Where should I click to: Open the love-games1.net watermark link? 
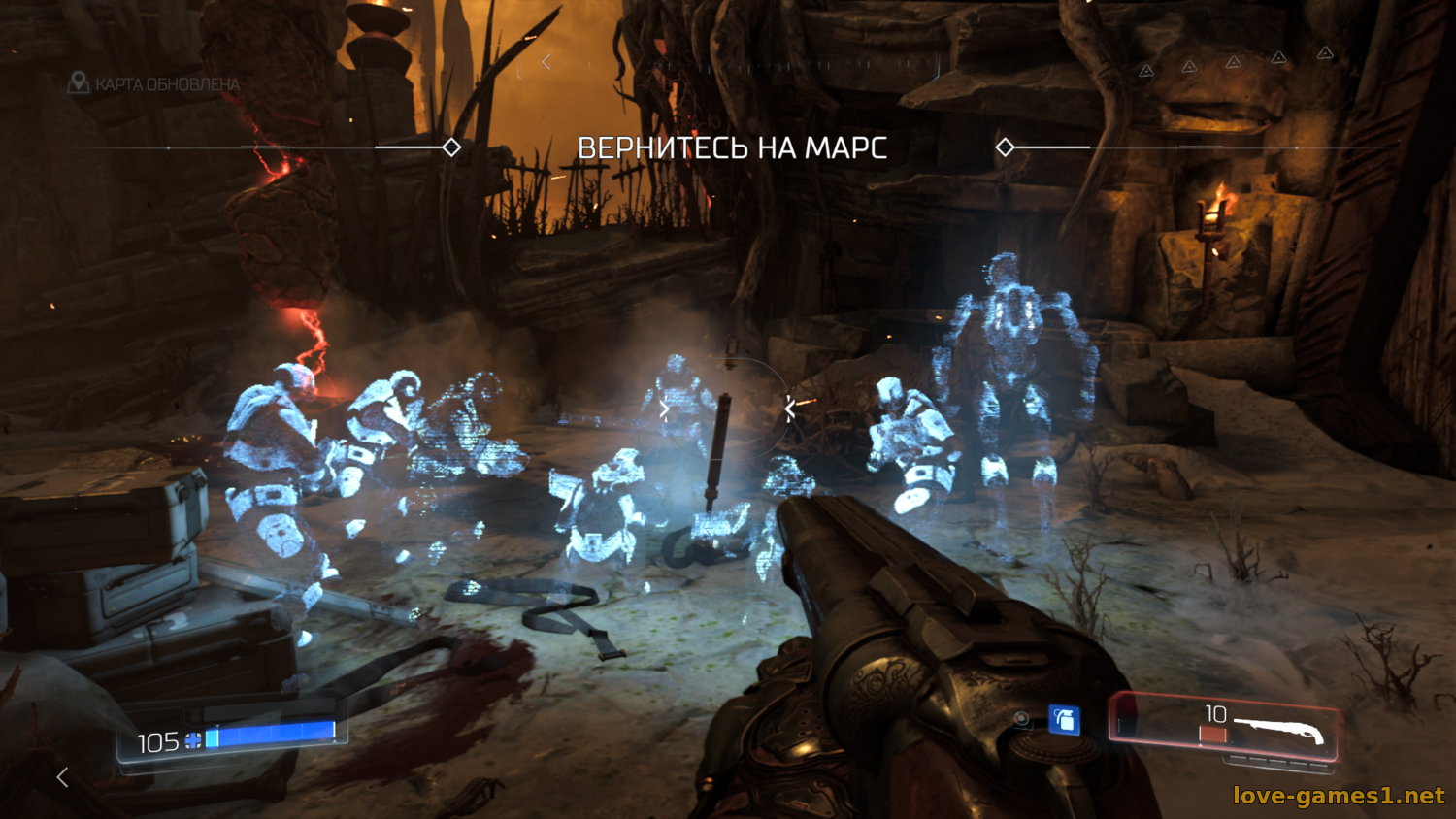pos(1339,796)
